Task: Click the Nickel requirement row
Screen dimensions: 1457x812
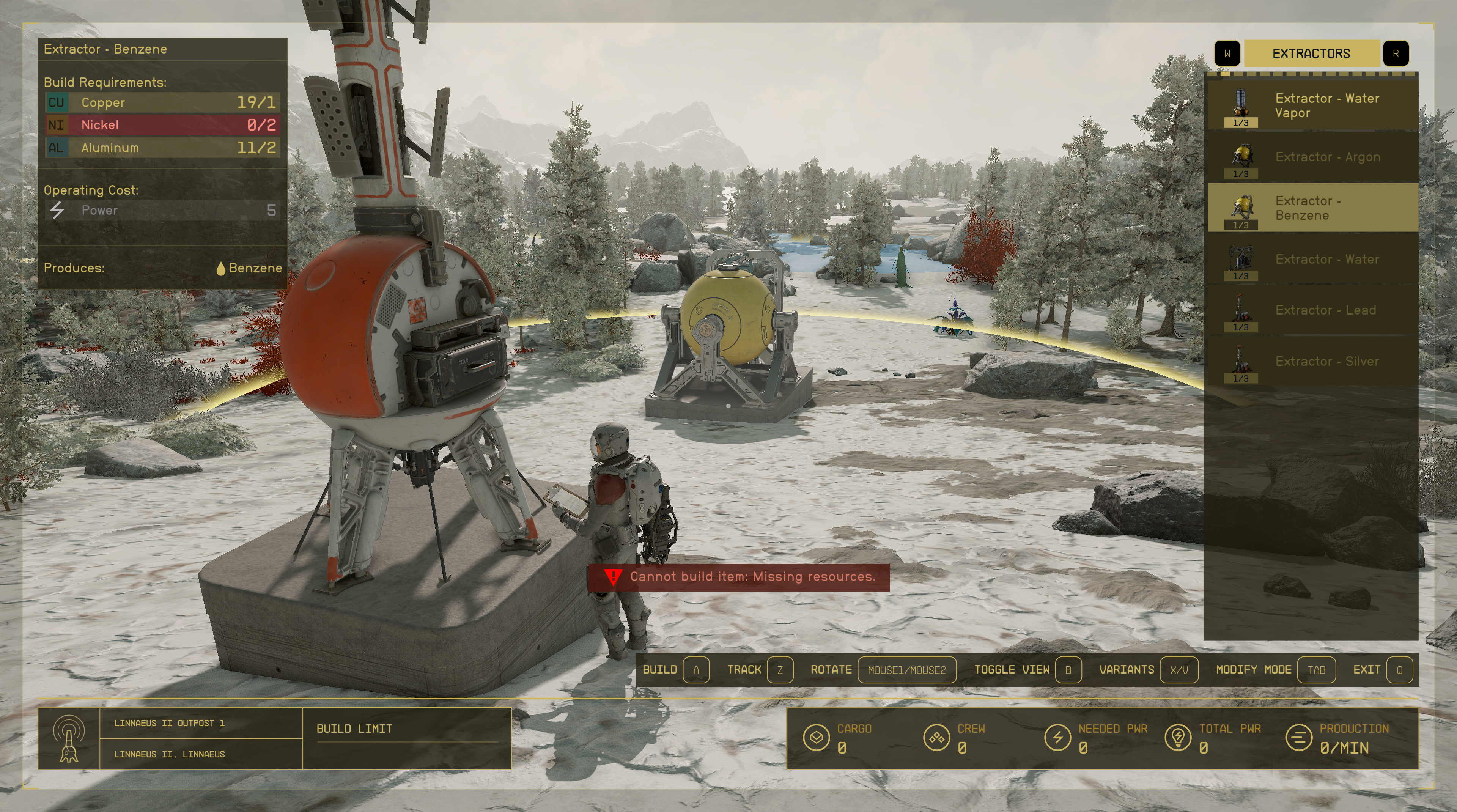Action: tap(162, 125)
